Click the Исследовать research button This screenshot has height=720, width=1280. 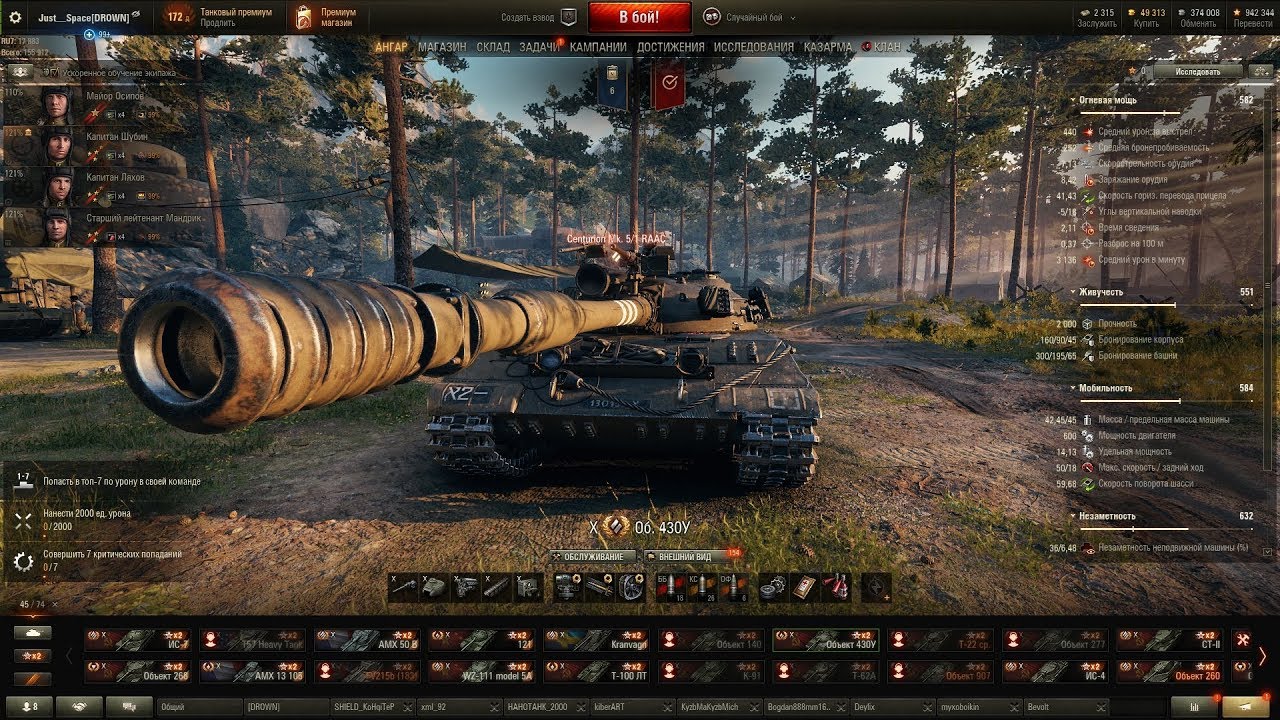[x=1197, y=72]
